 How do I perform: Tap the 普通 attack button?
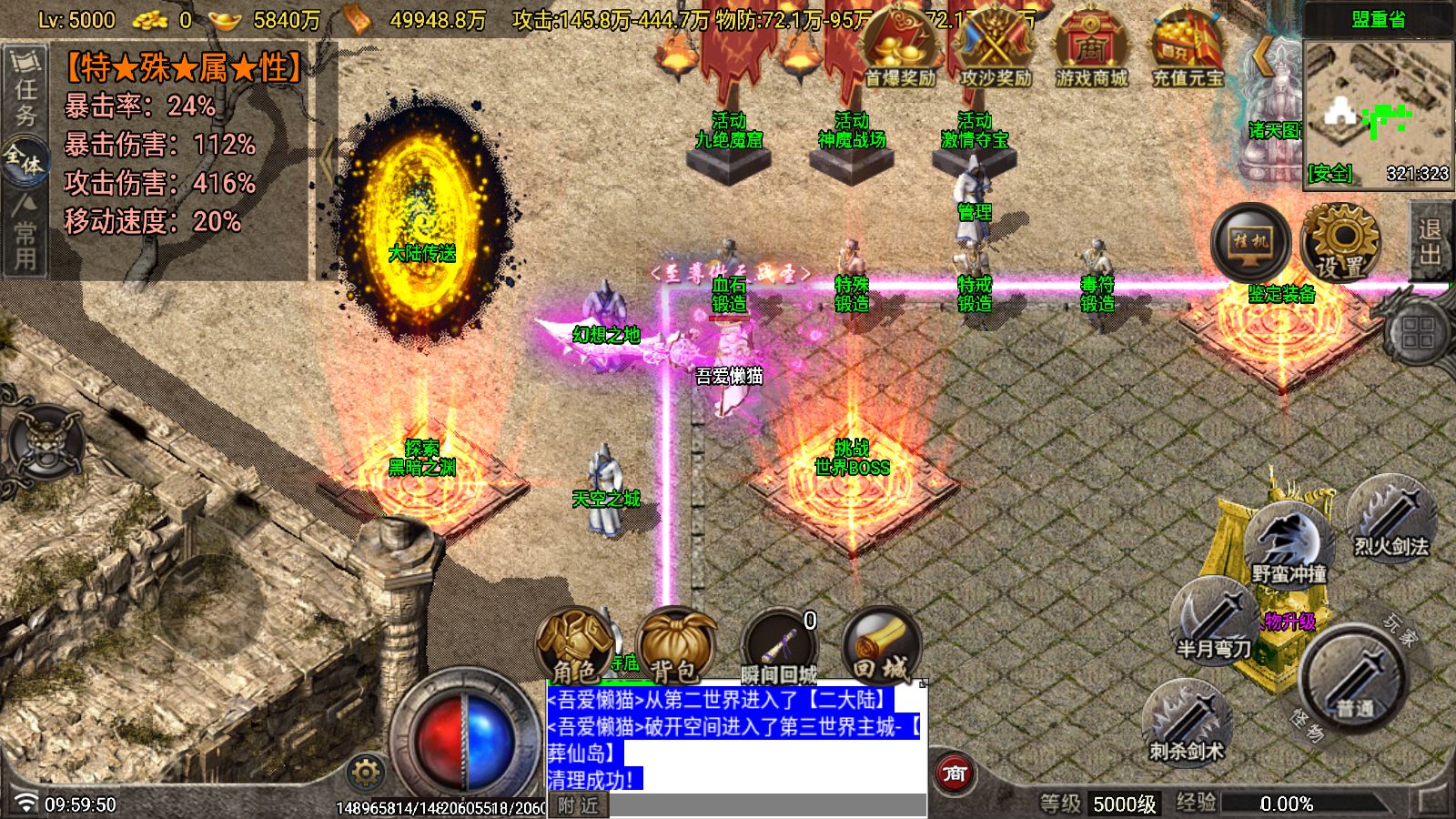1354,679
